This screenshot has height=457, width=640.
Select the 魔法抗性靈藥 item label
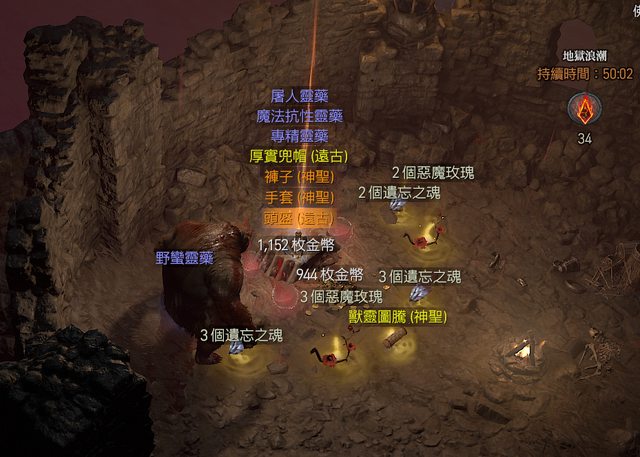click(299, 116)
